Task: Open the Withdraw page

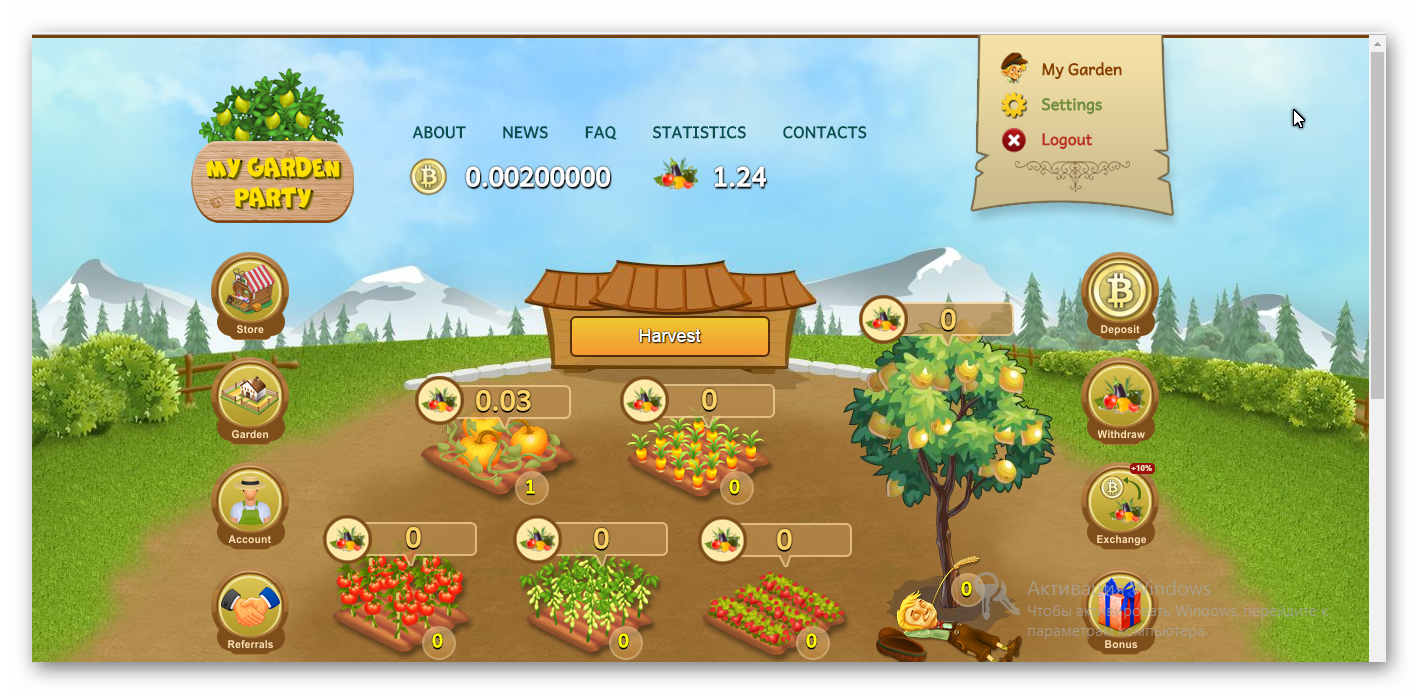Action: pos(1120,398)
